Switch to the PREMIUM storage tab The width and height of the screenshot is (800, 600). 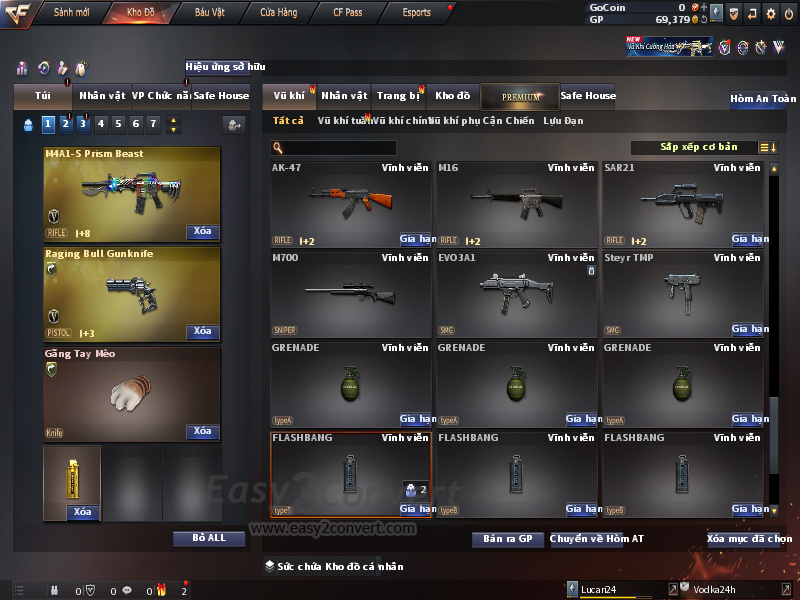(x=520, y=96)
